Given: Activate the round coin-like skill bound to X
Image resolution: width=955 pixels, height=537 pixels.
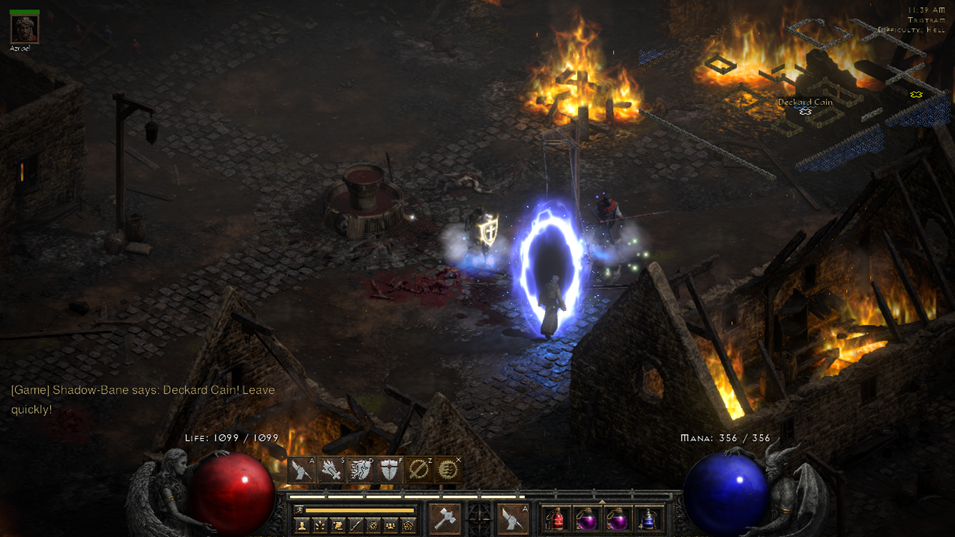Looking at the screenshot, I should pos(448,470).
